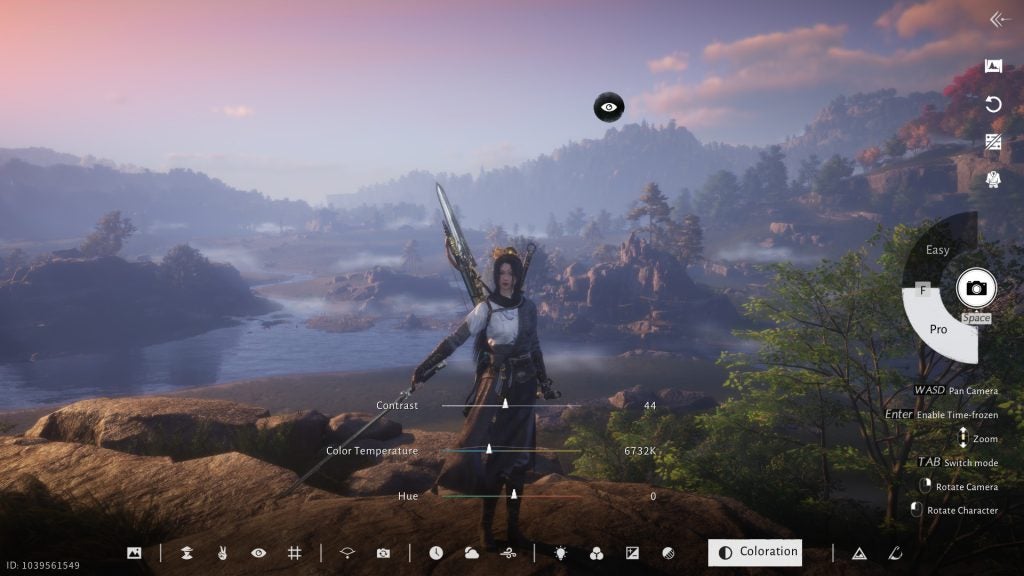Viewport: 1024px width, 576px height.
Task: Adjust the Color Temperature slider
Action: pos(489,450)
